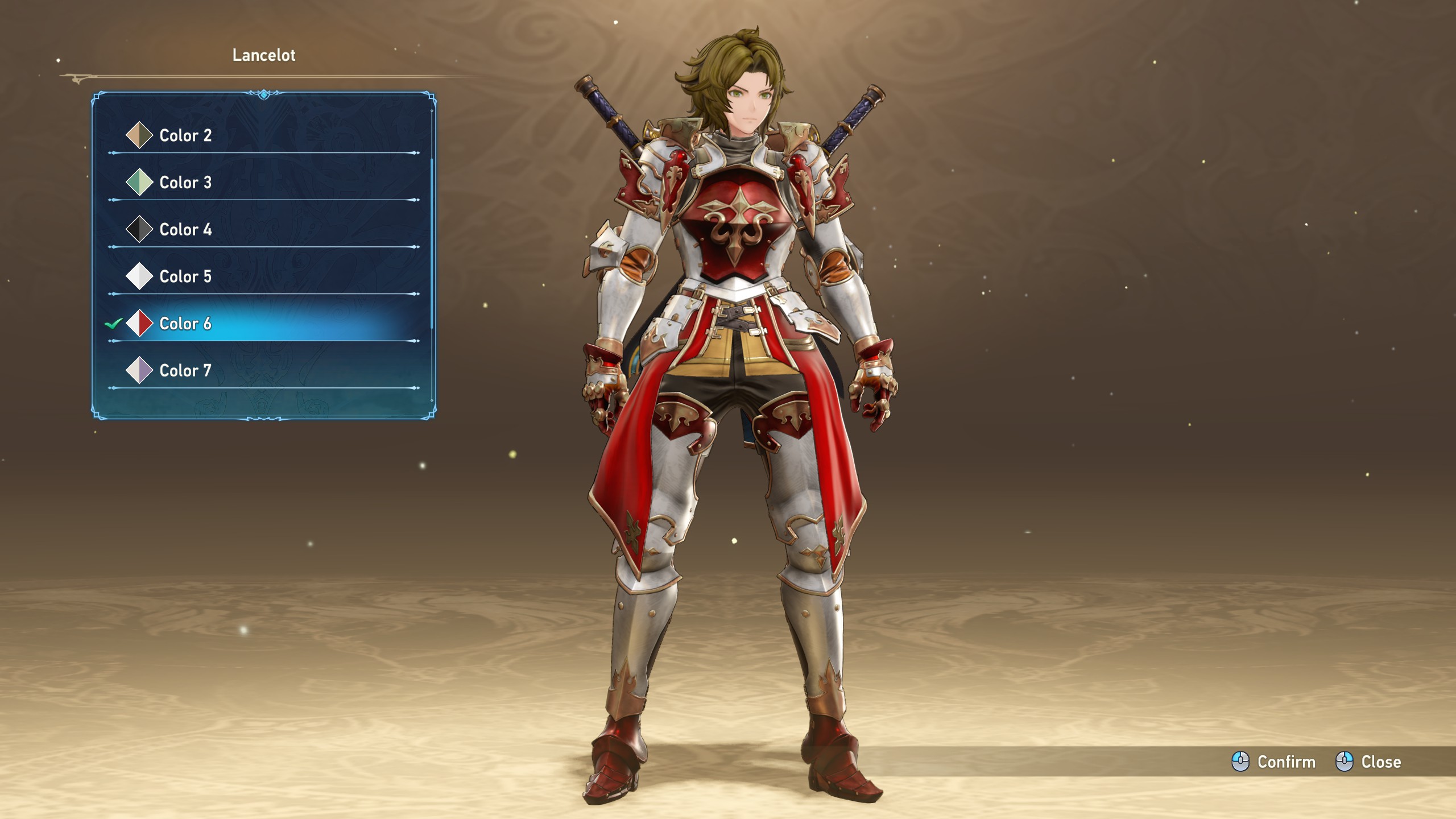This screenshot has width=1456, height=819.
Task: Close the color selection screen
Action: coord(1368,762)
